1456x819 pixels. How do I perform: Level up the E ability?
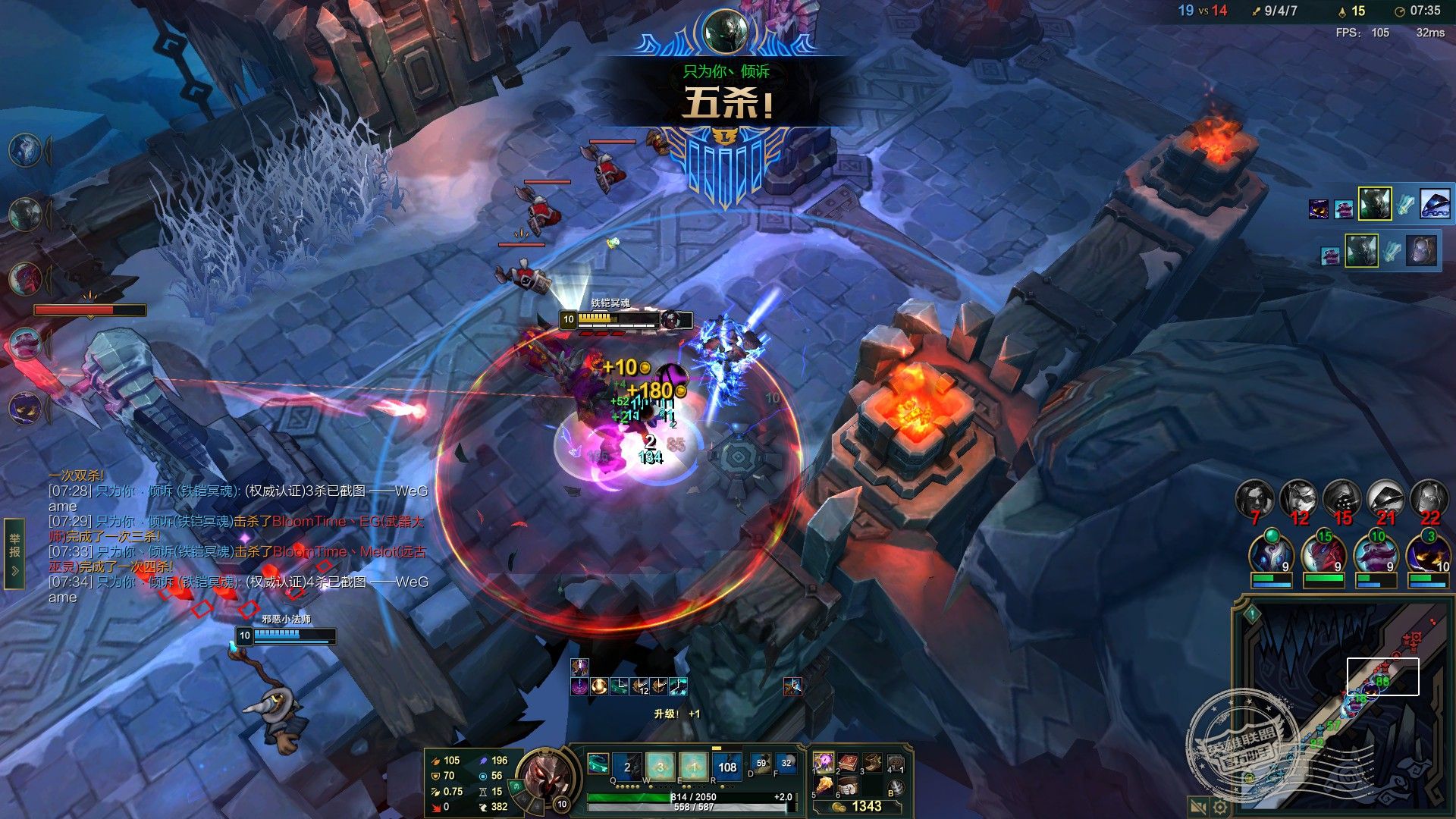pos(693,767)
